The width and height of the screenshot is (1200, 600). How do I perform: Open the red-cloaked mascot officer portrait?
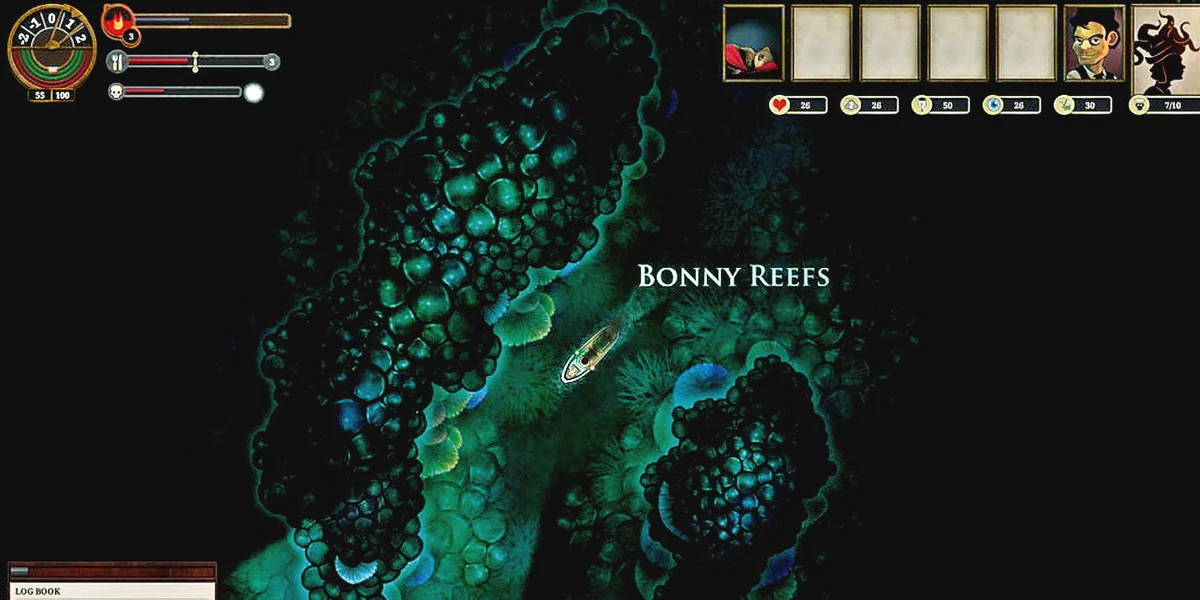pos(753,42)
